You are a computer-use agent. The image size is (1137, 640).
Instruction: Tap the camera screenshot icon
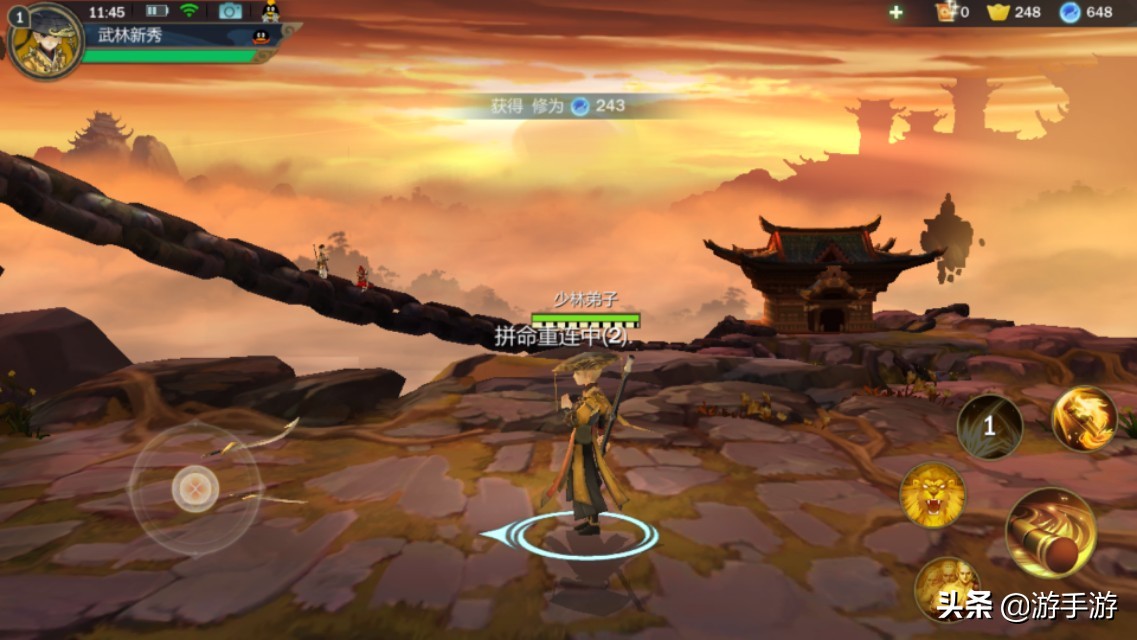[230, 11]
